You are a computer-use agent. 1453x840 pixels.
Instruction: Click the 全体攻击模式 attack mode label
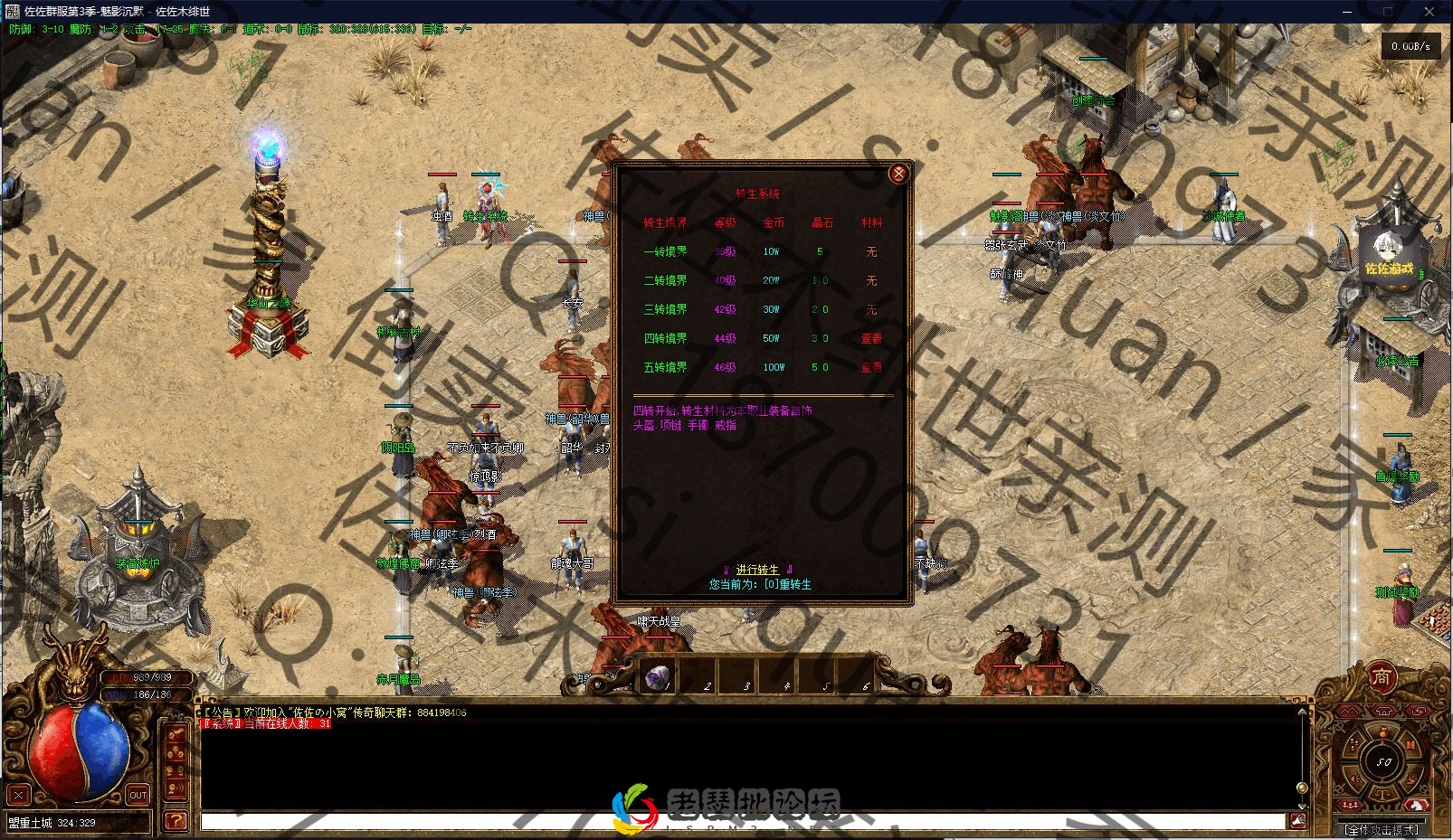click(x=1382, y=829)
